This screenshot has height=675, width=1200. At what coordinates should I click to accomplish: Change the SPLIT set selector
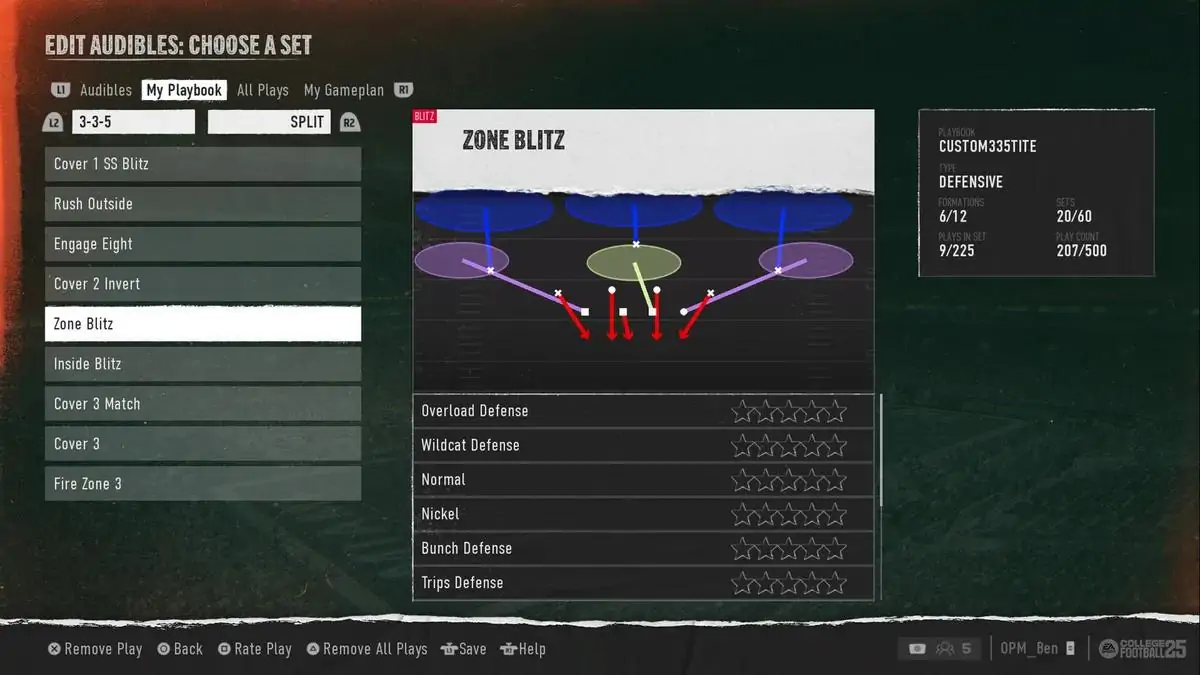(x=268, y=122)
